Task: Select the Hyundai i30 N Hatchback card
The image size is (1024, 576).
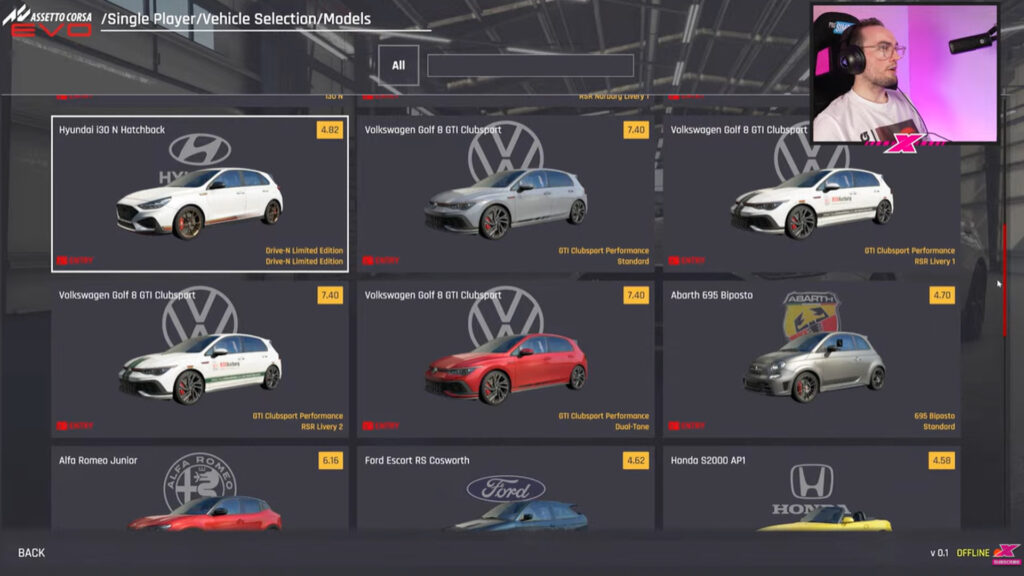Action: [199, 193]
